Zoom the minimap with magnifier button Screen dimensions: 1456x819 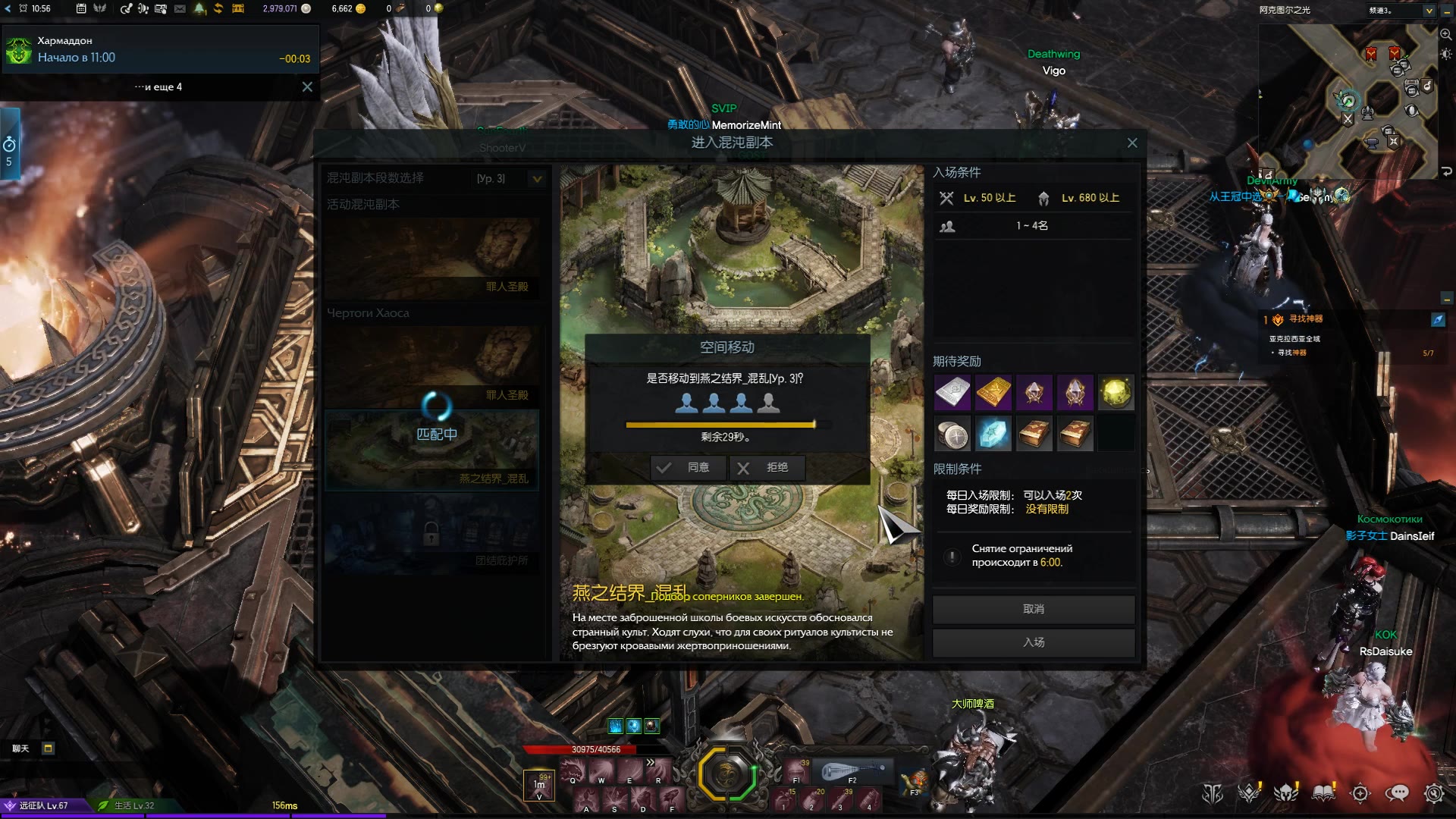pos(1445,35)
